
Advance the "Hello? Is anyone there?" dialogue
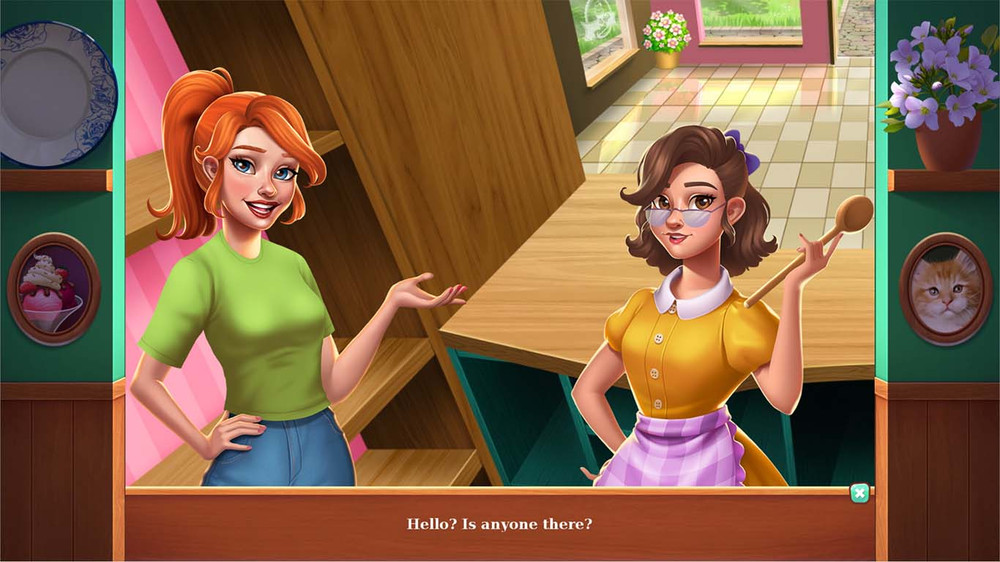tap(499, 524)
